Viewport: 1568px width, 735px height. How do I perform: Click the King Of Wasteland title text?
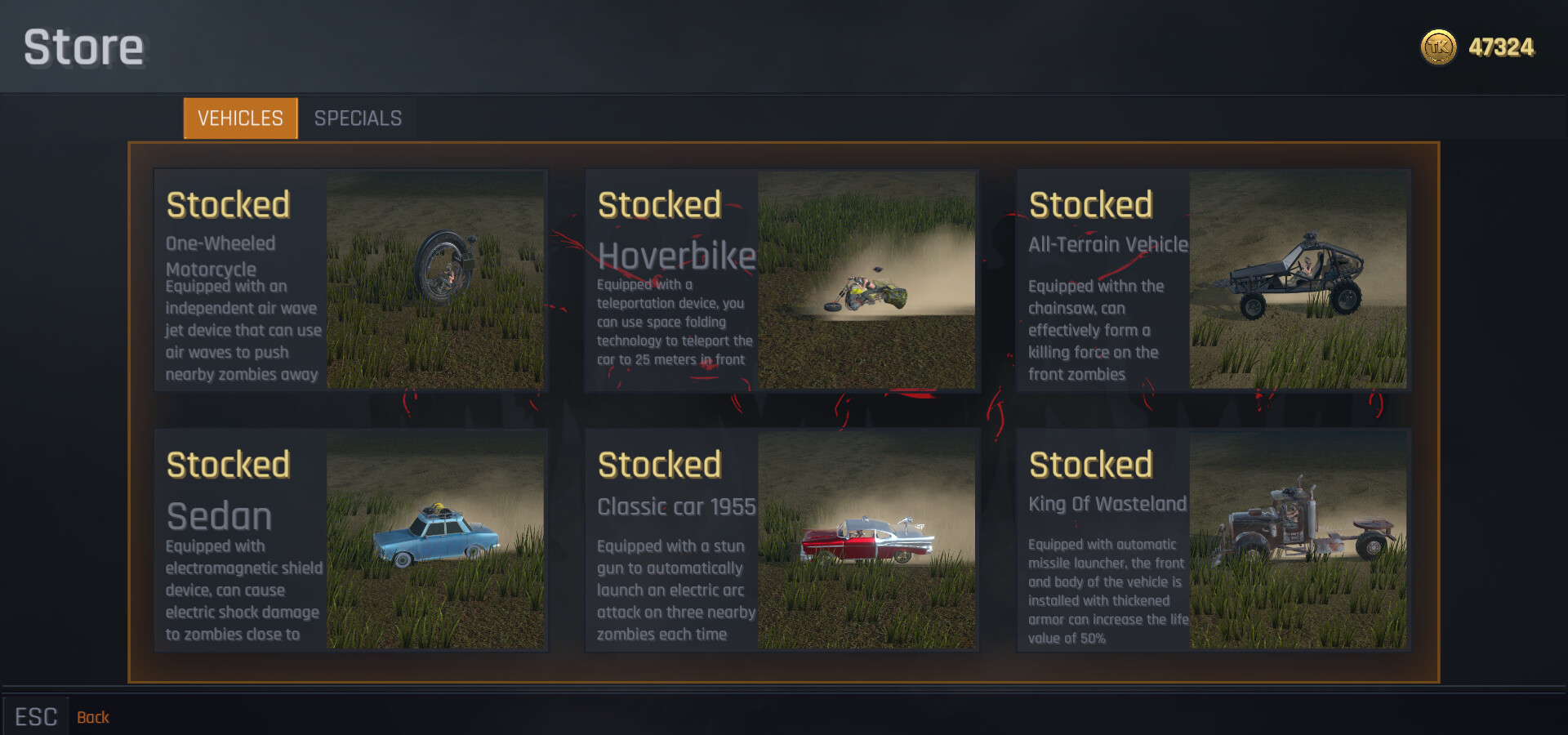[x=1107, y=504]
